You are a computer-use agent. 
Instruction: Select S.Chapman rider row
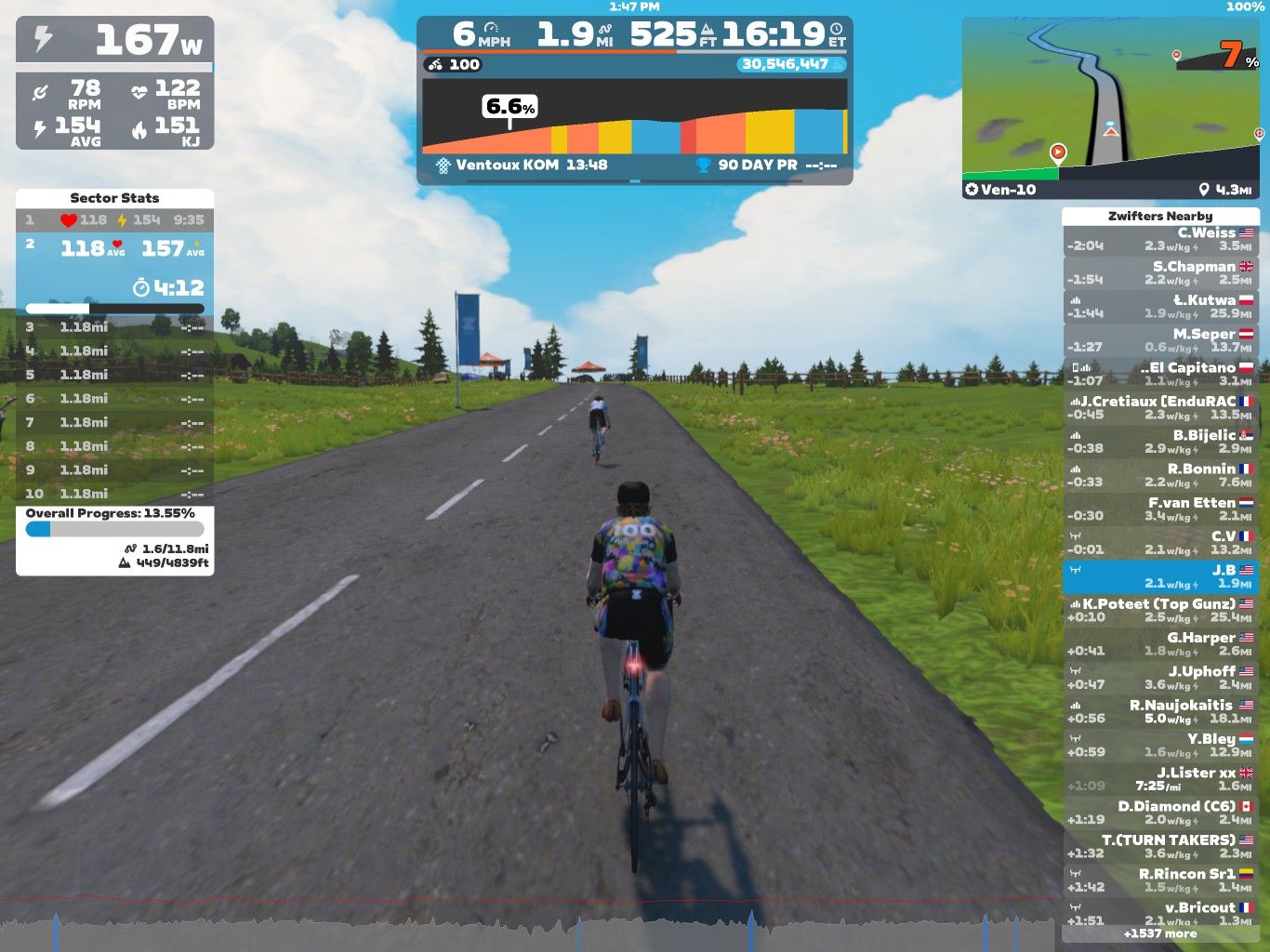(1160, 273)
